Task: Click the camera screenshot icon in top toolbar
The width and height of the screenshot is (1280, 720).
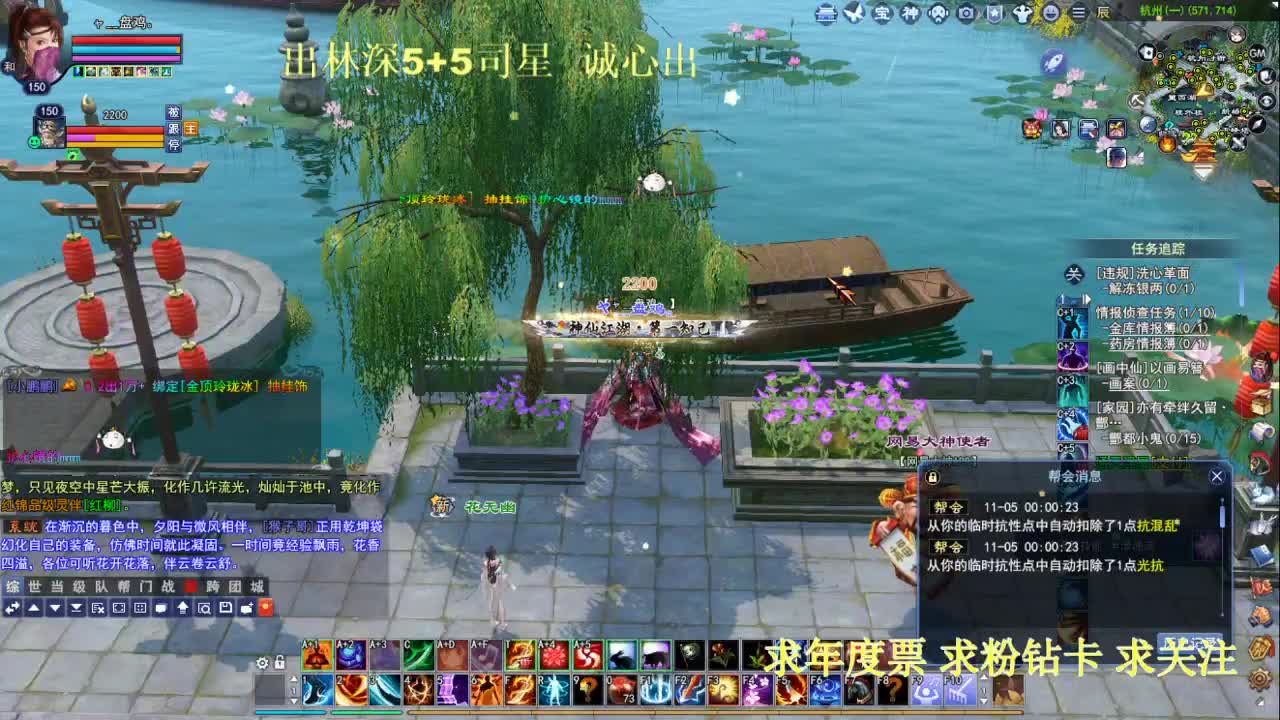Action: click(x=966, y=14)
